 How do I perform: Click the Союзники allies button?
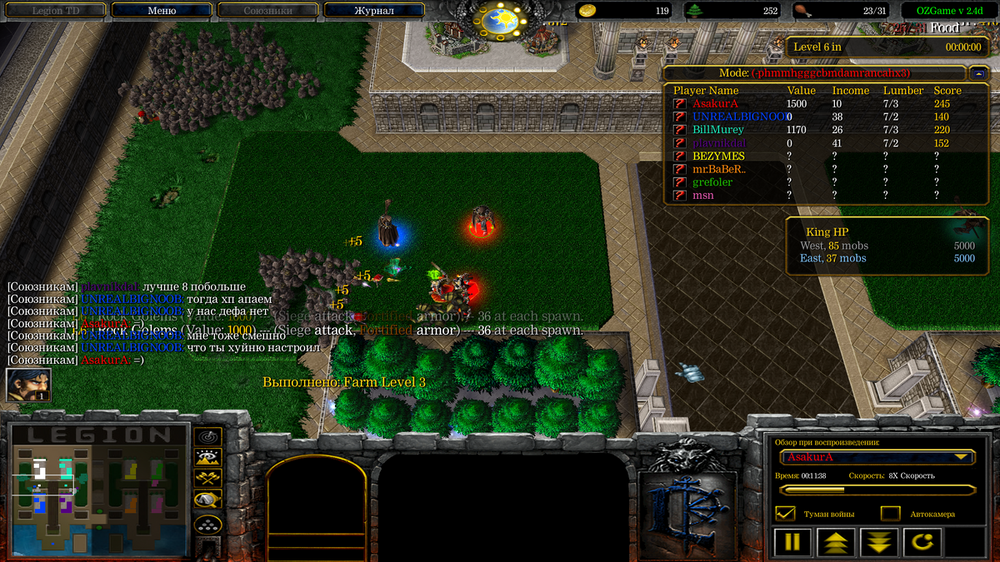267,11
